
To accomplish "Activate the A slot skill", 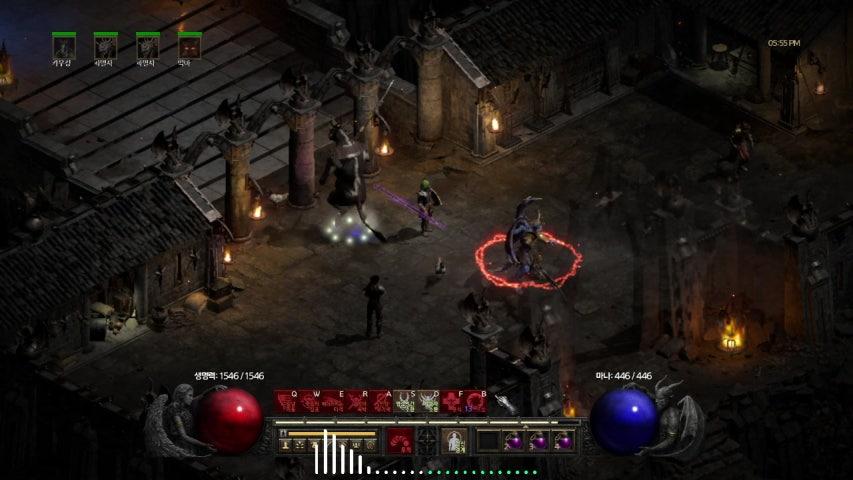I will [x=382, y=404].
